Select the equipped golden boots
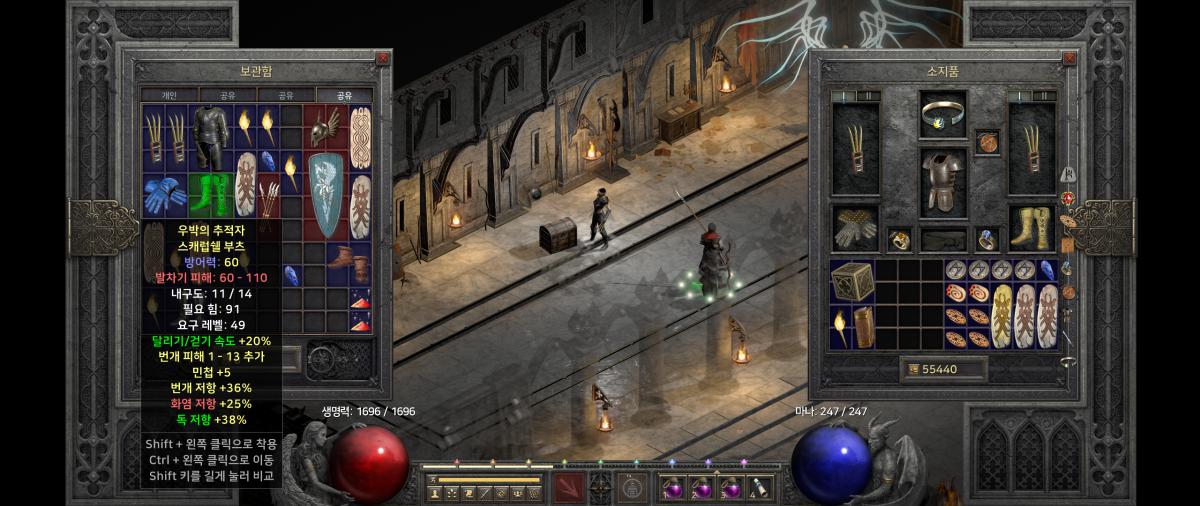 point(1031,227)
